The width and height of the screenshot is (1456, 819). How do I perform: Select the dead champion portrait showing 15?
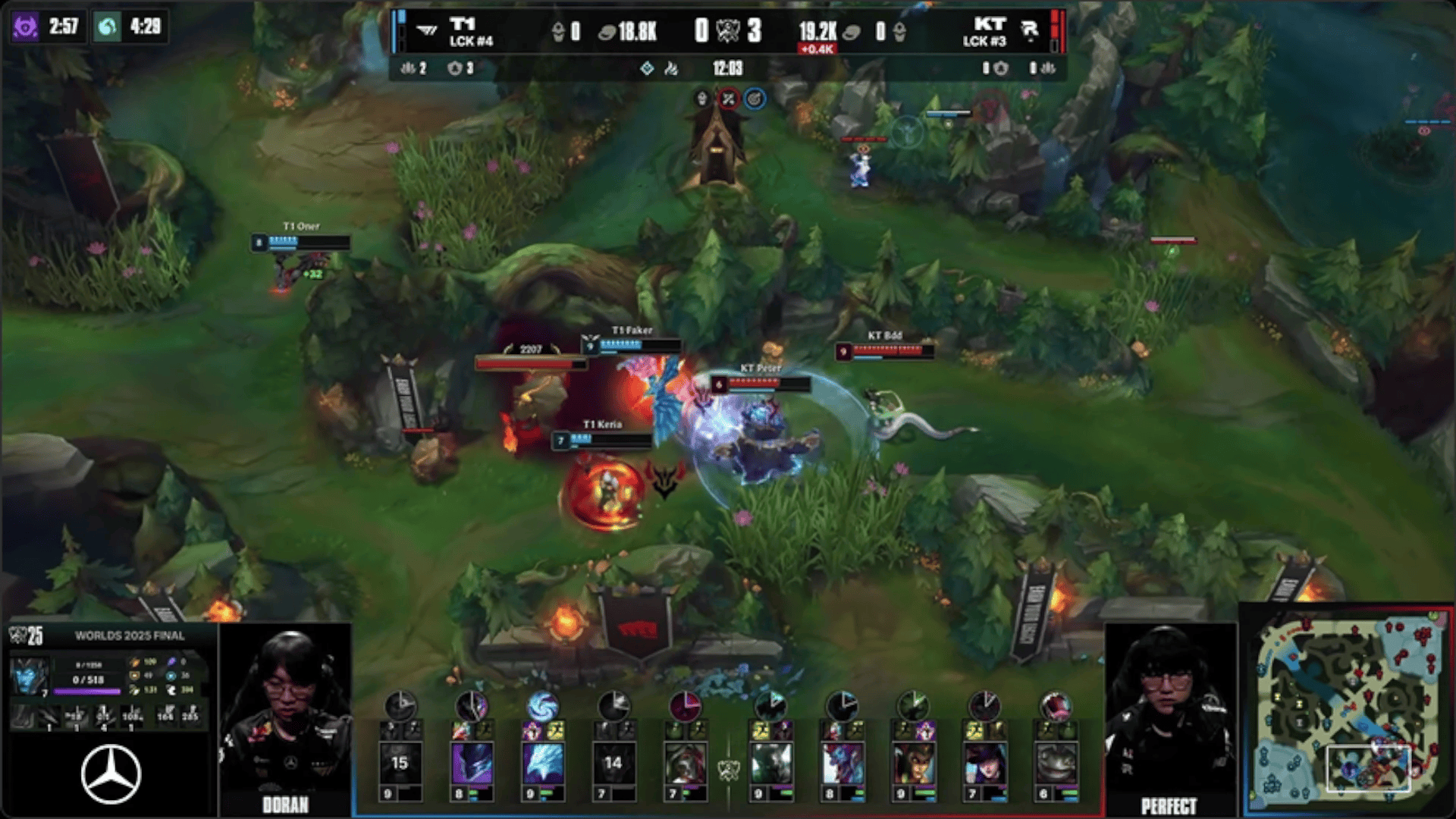pos(400,762)
